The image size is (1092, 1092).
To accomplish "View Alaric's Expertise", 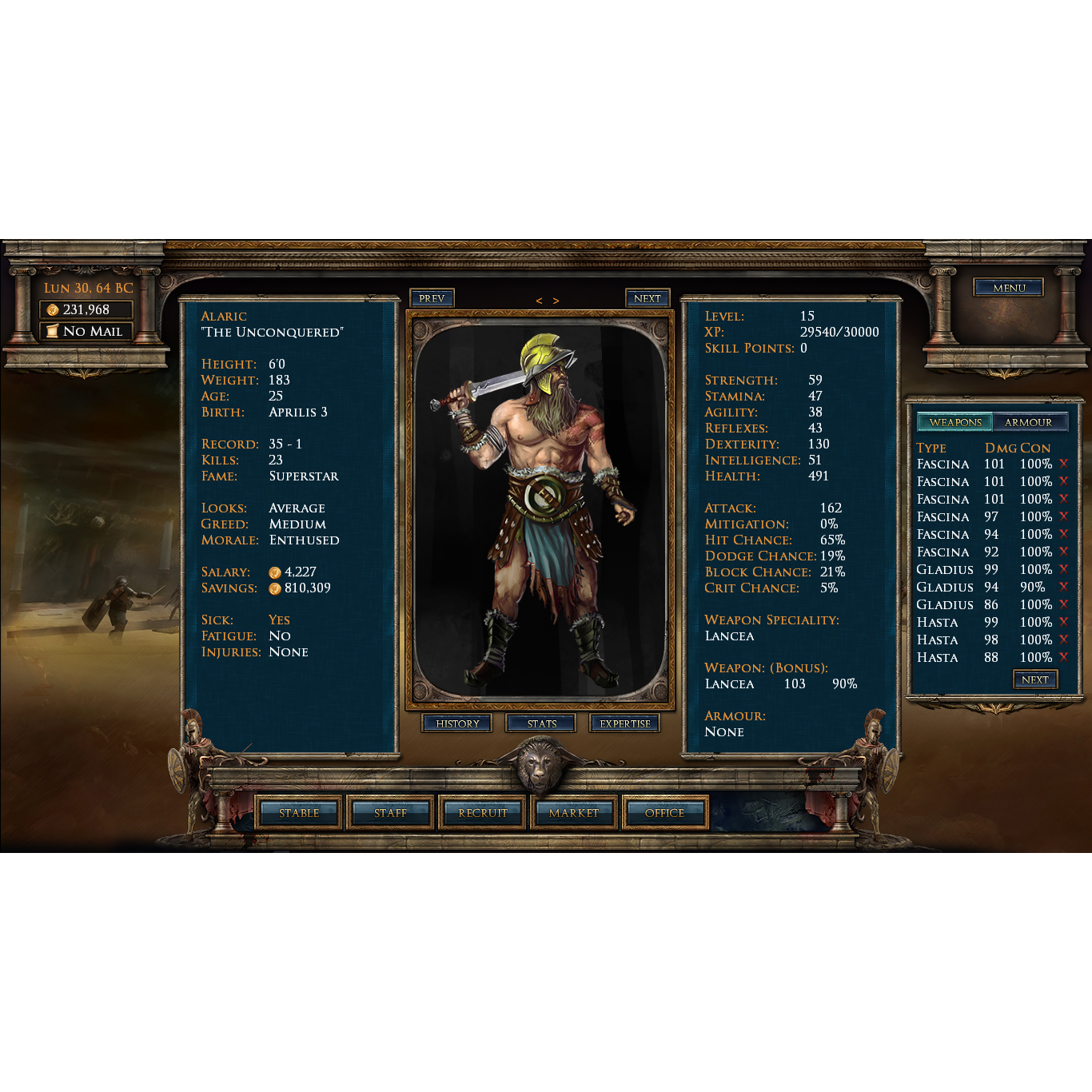I will pyautogui.click(x=624, y=723).
